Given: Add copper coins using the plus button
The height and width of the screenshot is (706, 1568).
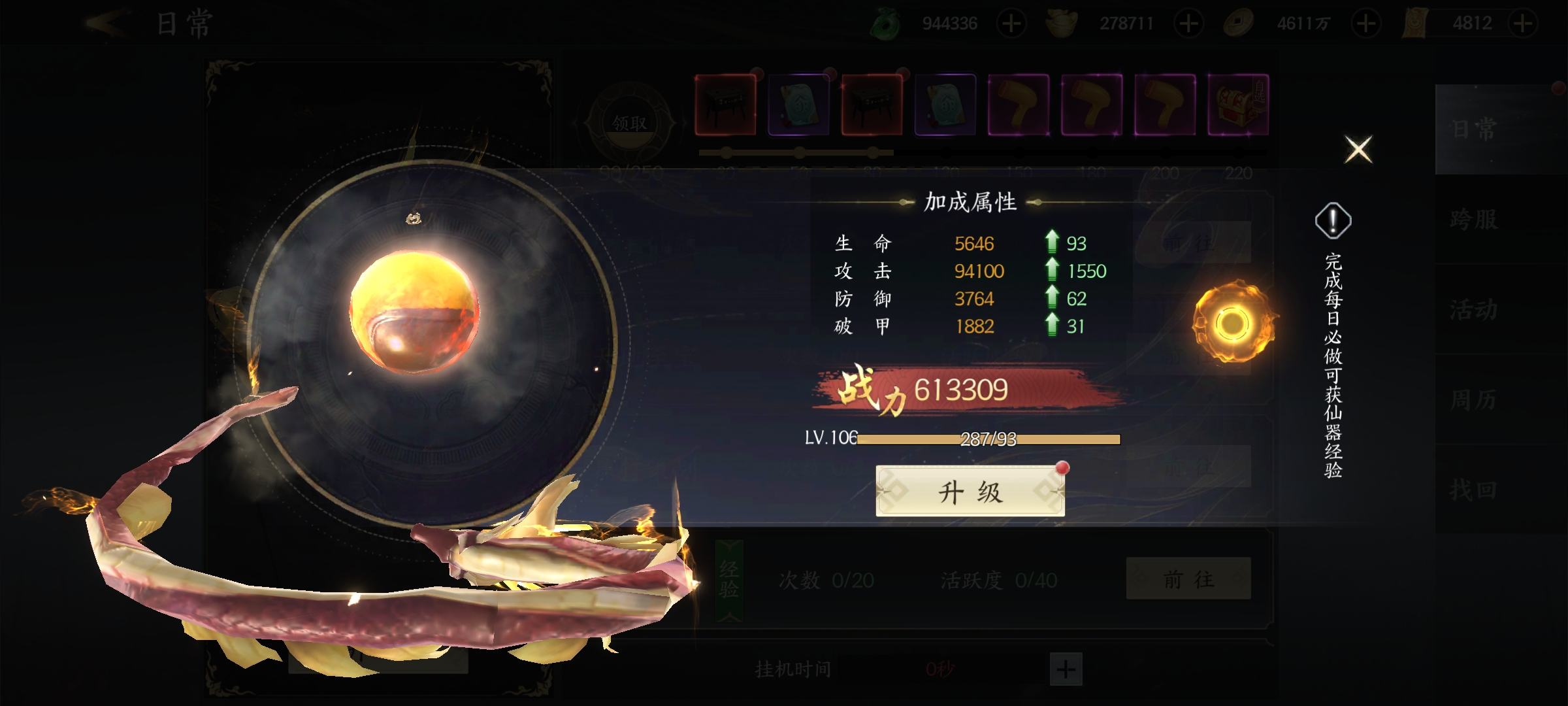Looking at the screenshot, I should click(x=1366, y=24).
